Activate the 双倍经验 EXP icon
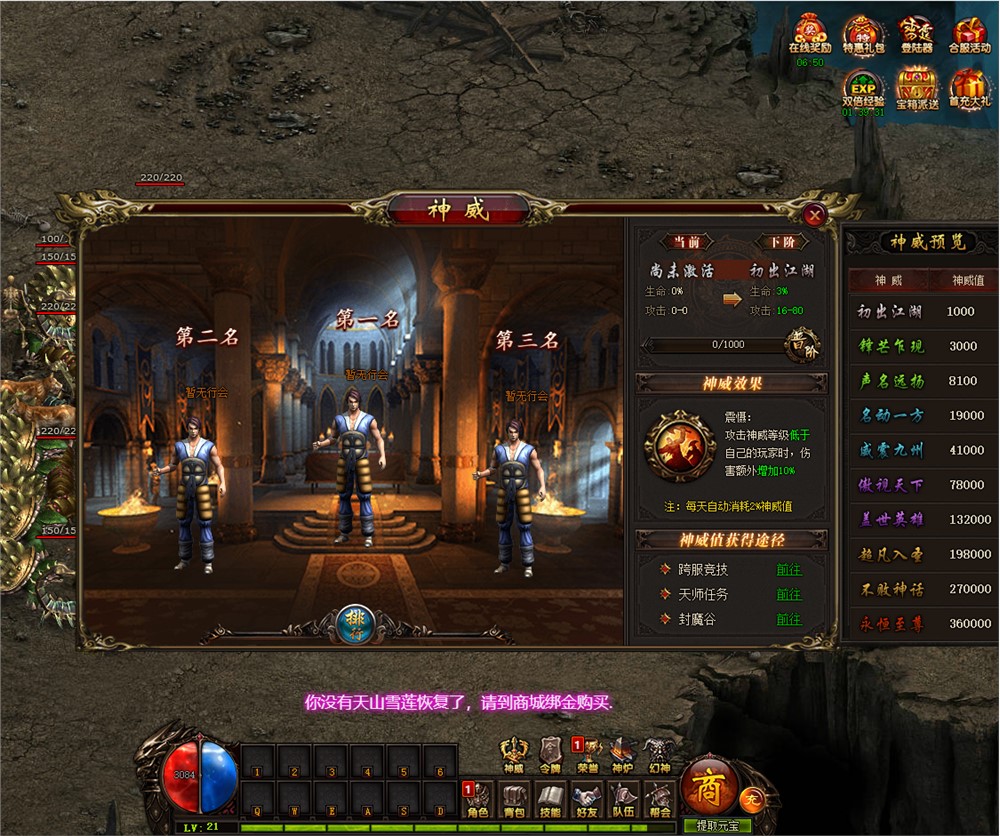Image resolution: width=1000 pixels, height=836 pixels. (863, 88)
